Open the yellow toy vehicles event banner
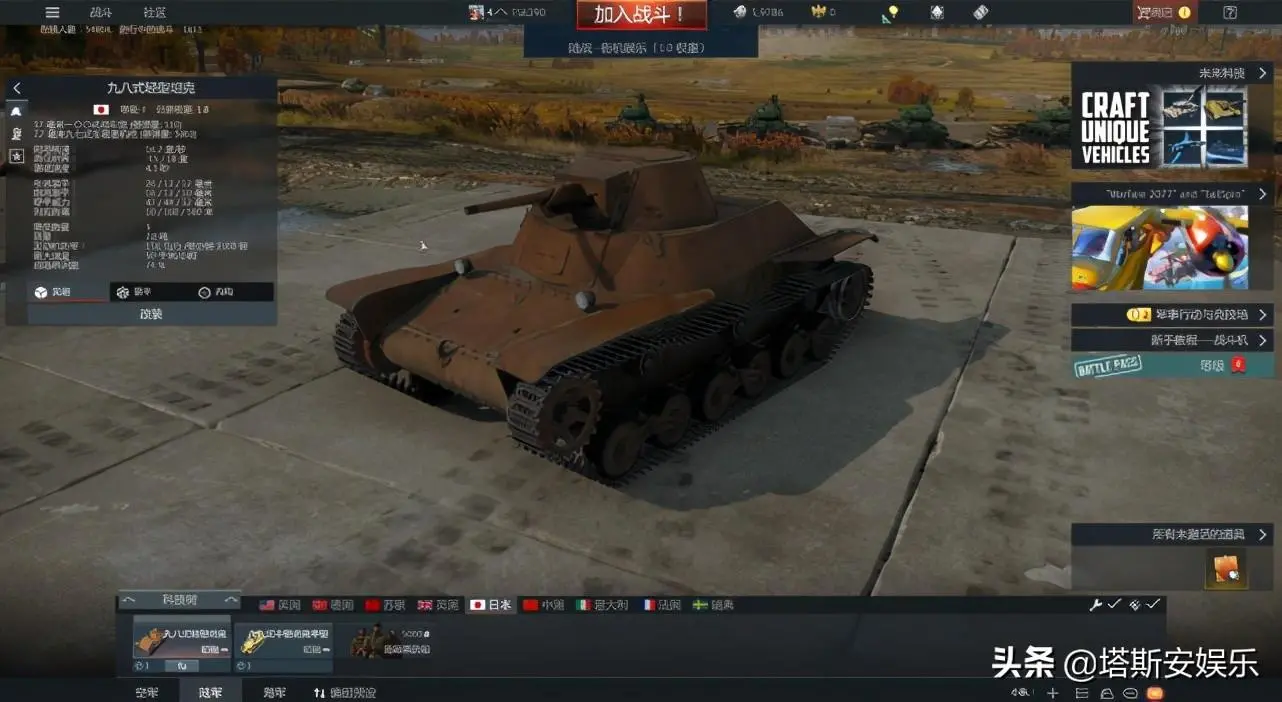This screenshot has height=702, width=1282. click(x=1160, y=247)
